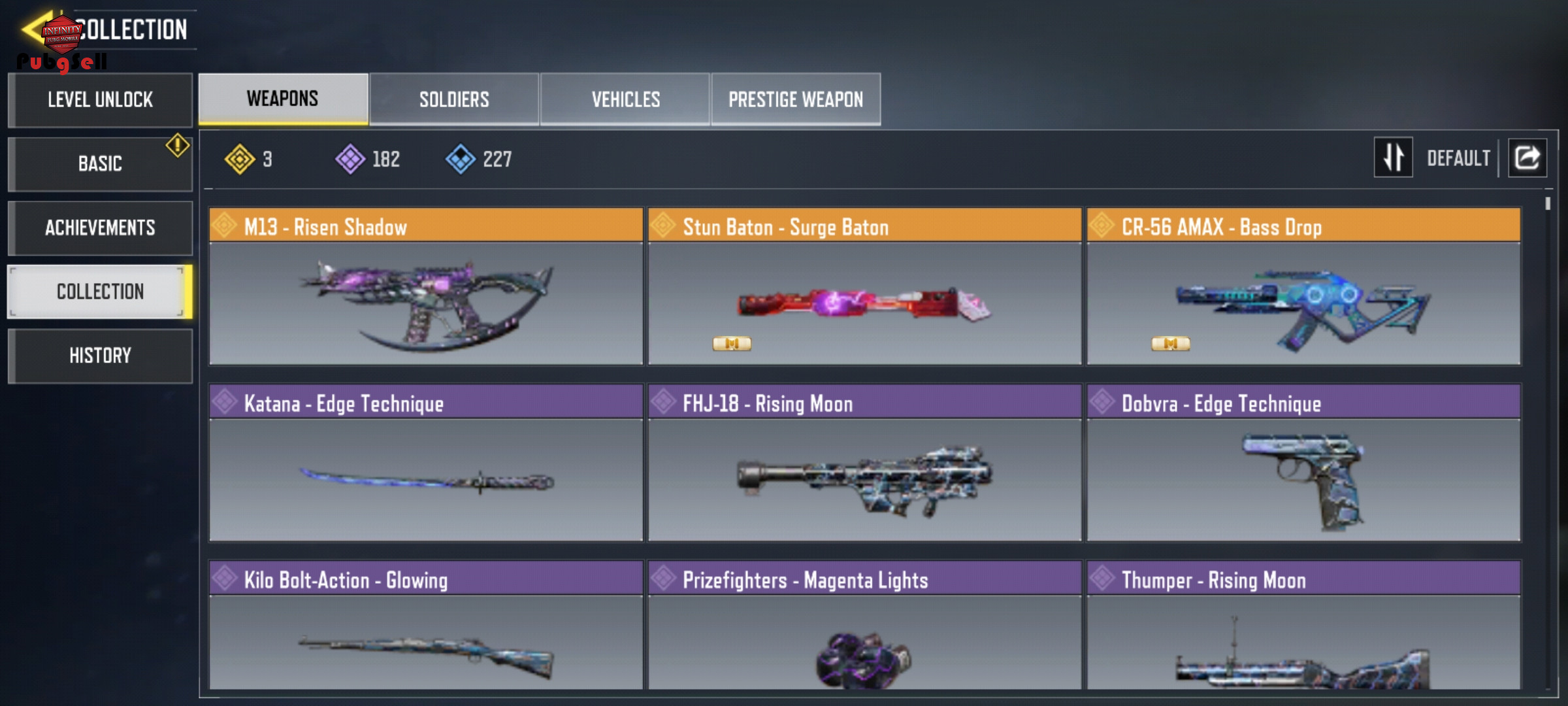Screen dimensions: 1568x706
Task: Open the Prizefighters - Magenta Lights card
Action: (x=864, y=625)
